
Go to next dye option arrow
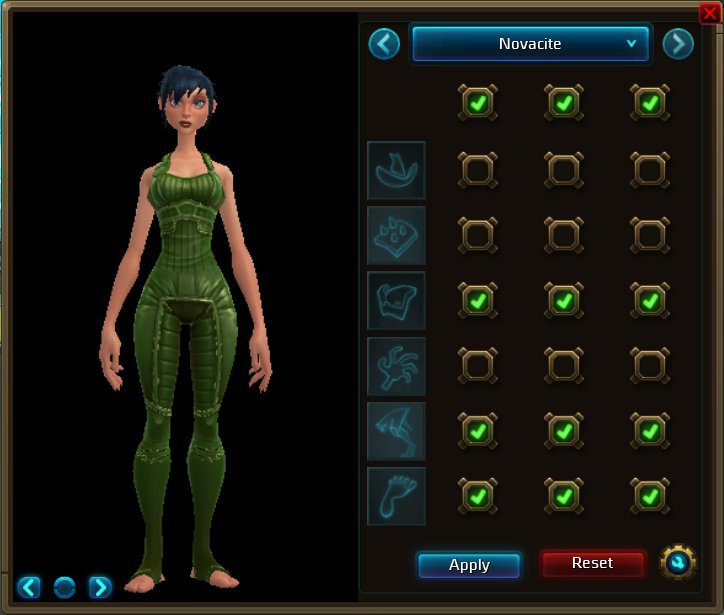coord(677,44)
